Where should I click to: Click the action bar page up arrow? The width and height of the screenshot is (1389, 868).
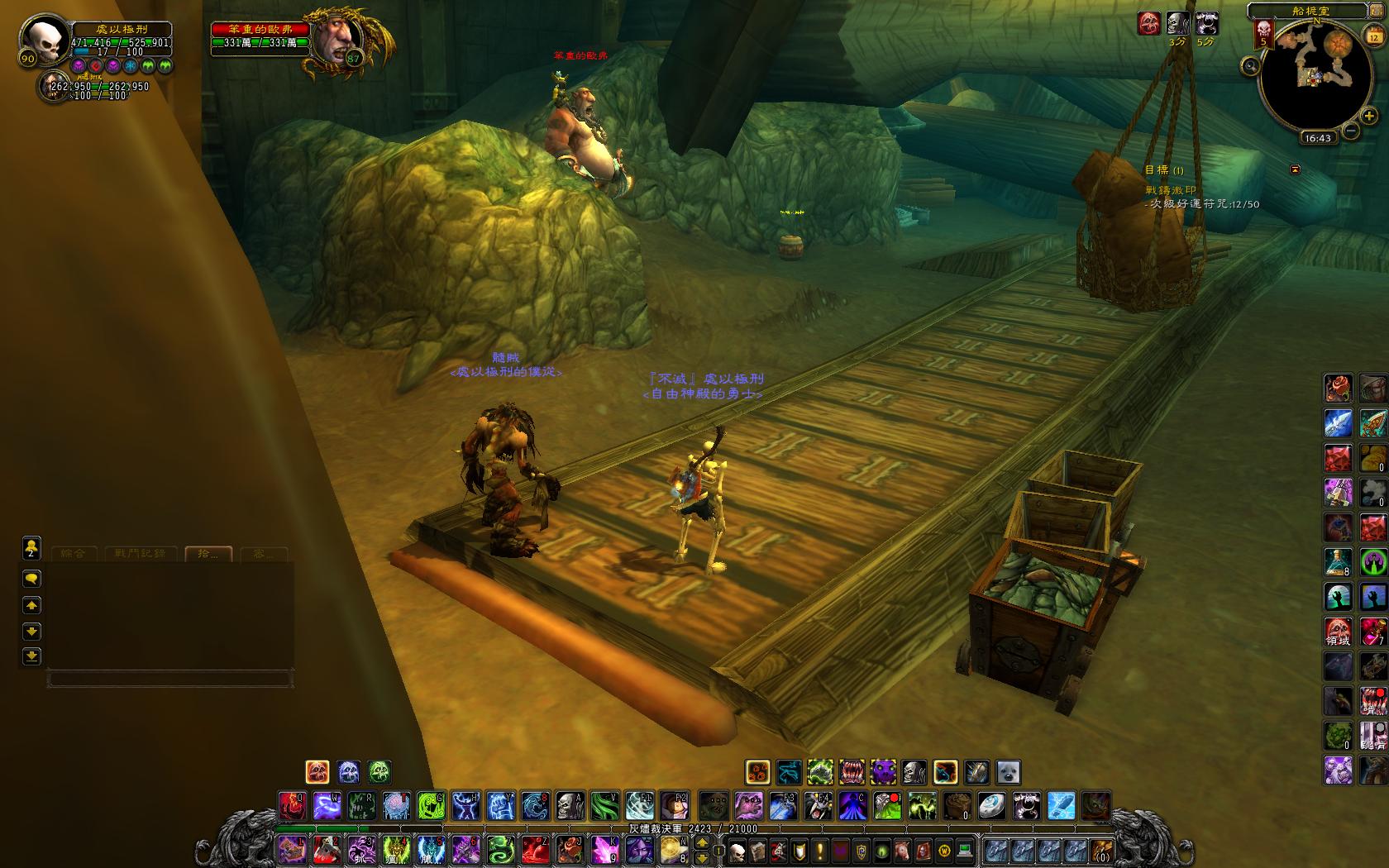click(702, 842)
